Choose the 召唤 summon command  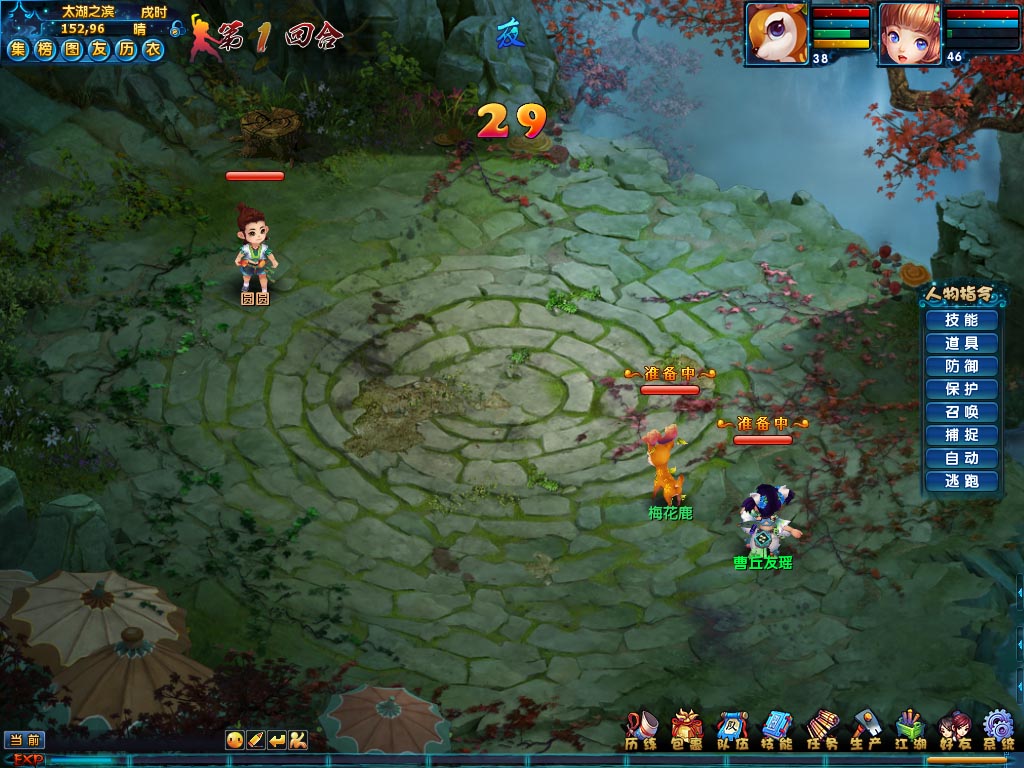click(x=960, y=412)
